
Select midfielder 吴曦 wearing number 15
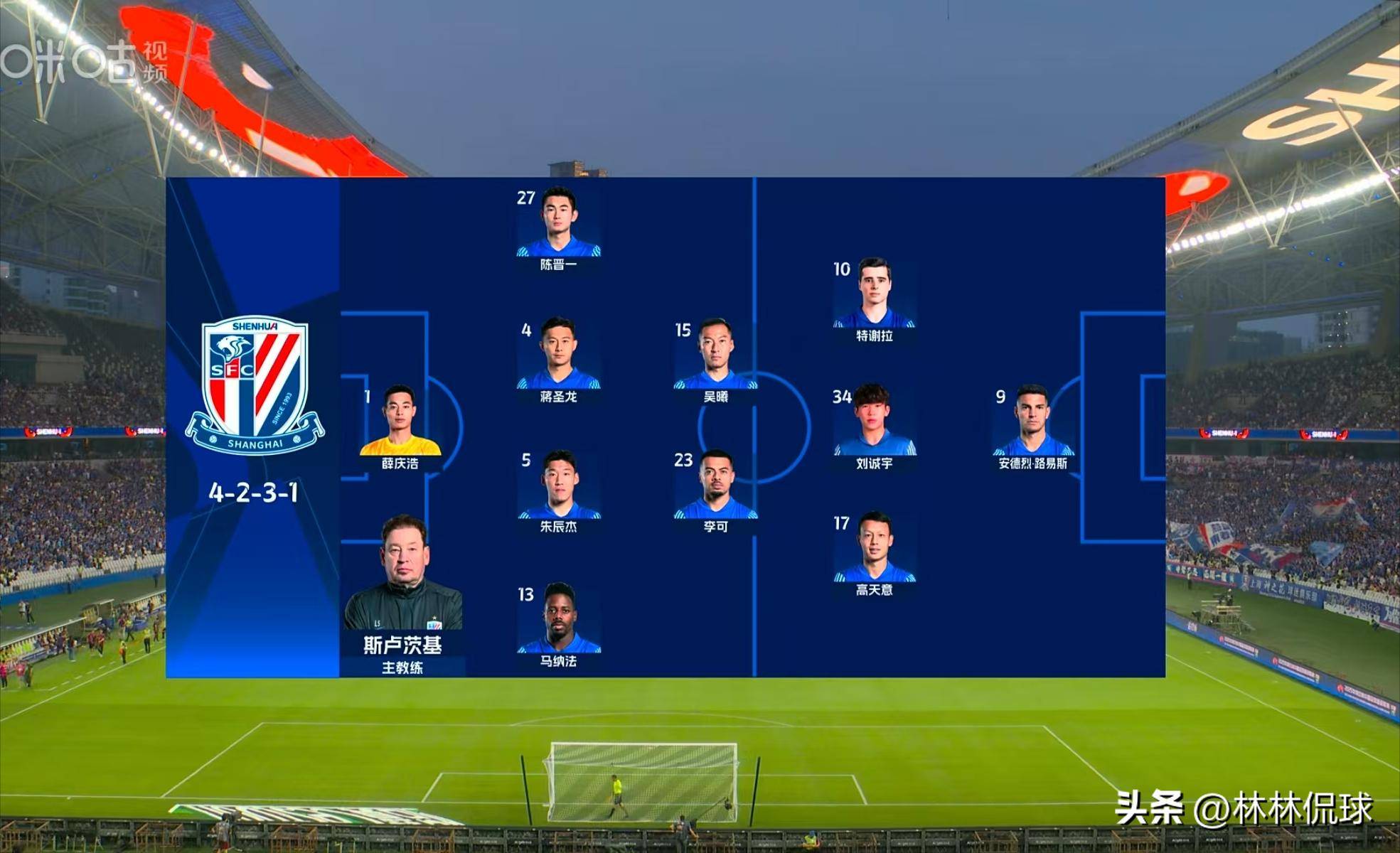715,354
